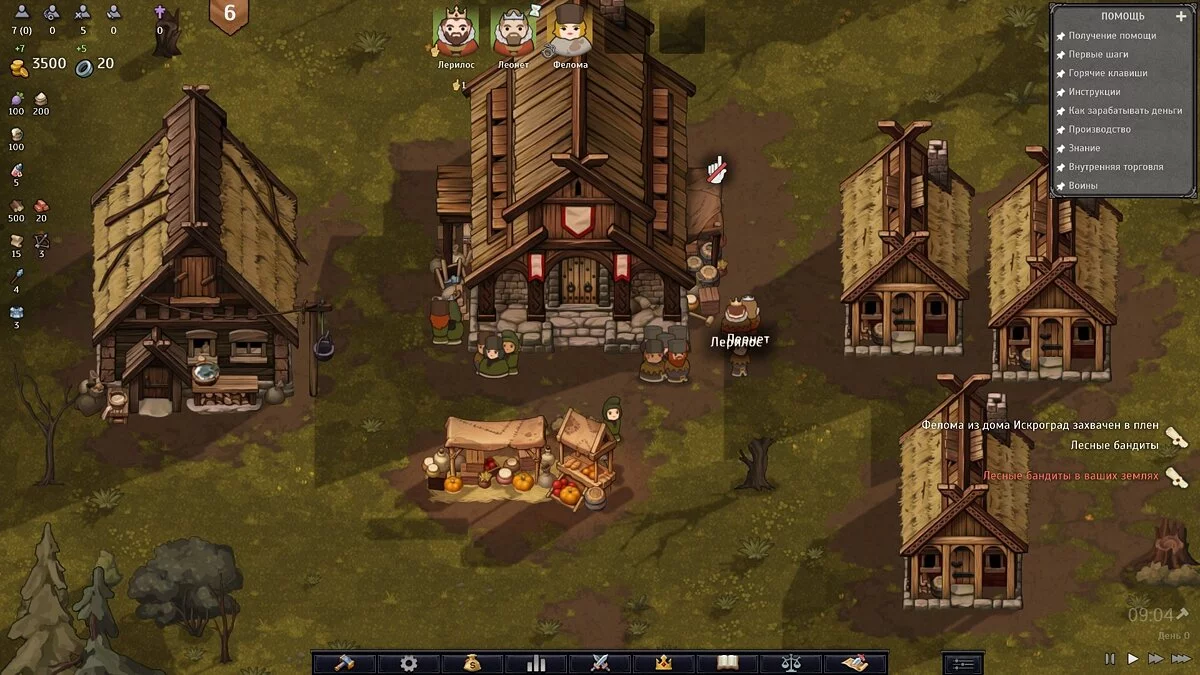Select the Леонет character portrait
This screenshot has height=675, width=1200.
513,33
